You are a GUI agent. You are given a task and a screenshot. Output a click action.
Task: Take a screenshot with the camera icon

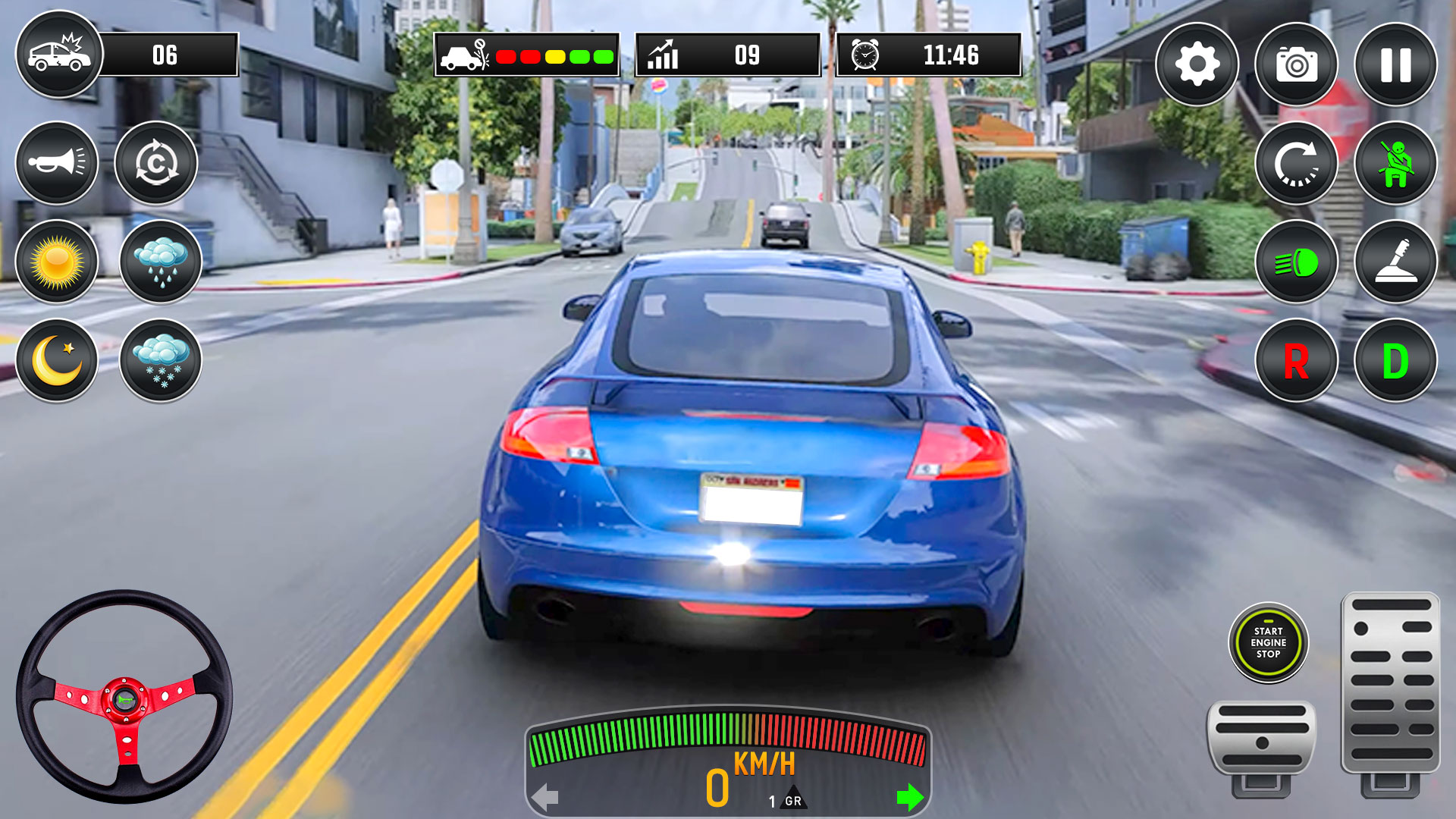[x=1295, y=64]
